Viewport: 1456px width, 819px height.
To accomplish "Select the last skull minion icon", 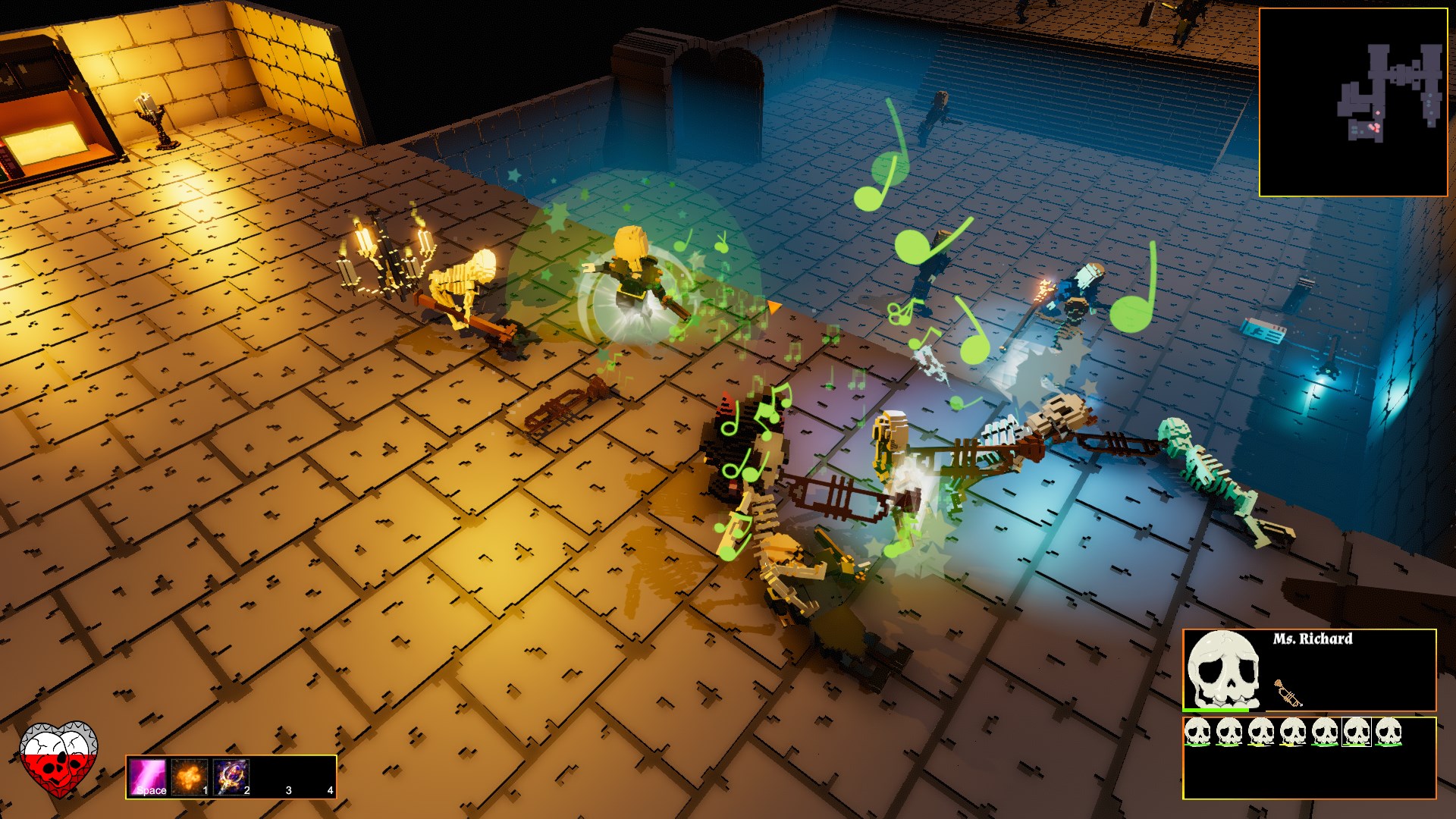I will click(1389, 730).
